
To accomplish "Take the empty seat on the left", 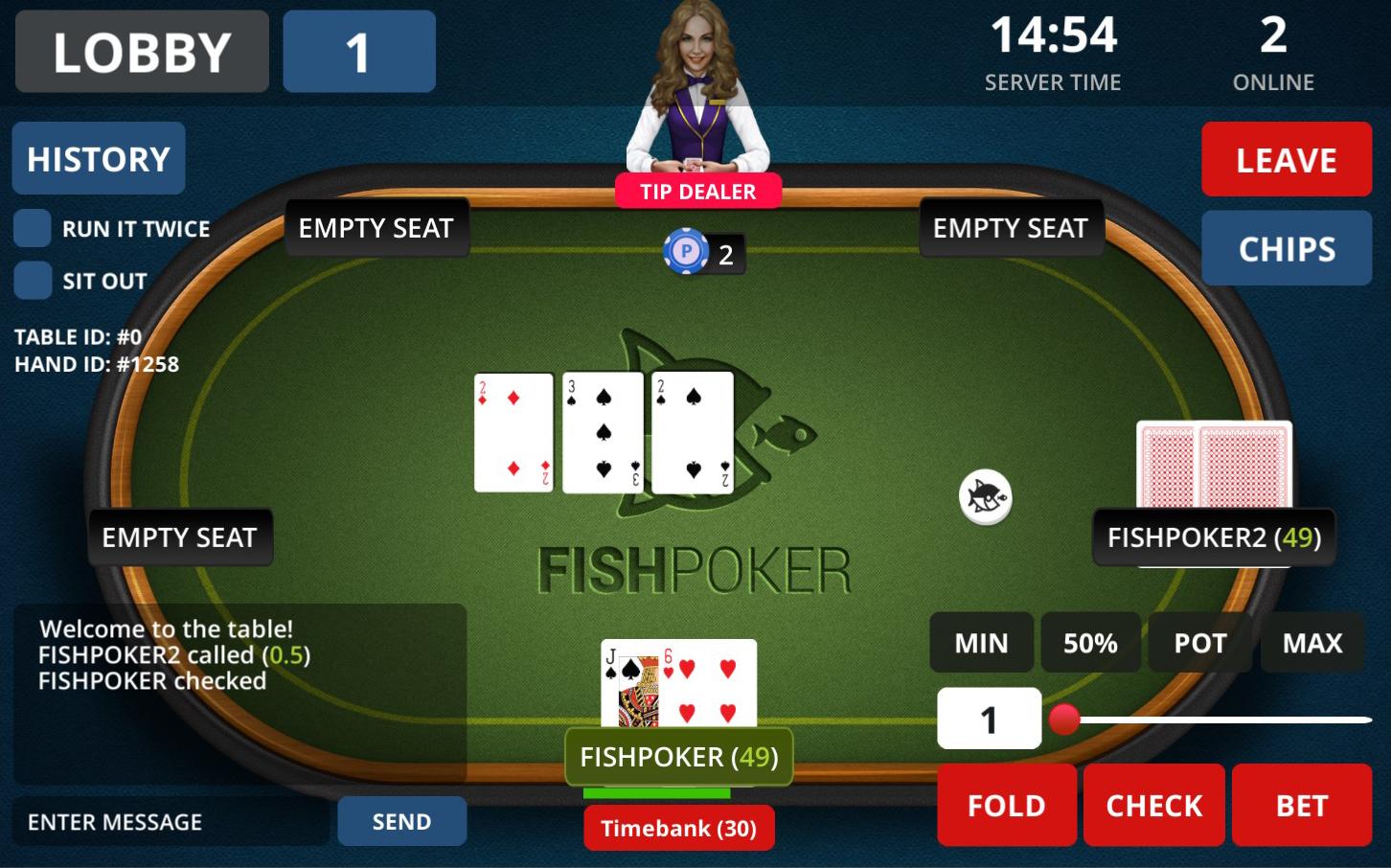I will [x=180, y=537].
